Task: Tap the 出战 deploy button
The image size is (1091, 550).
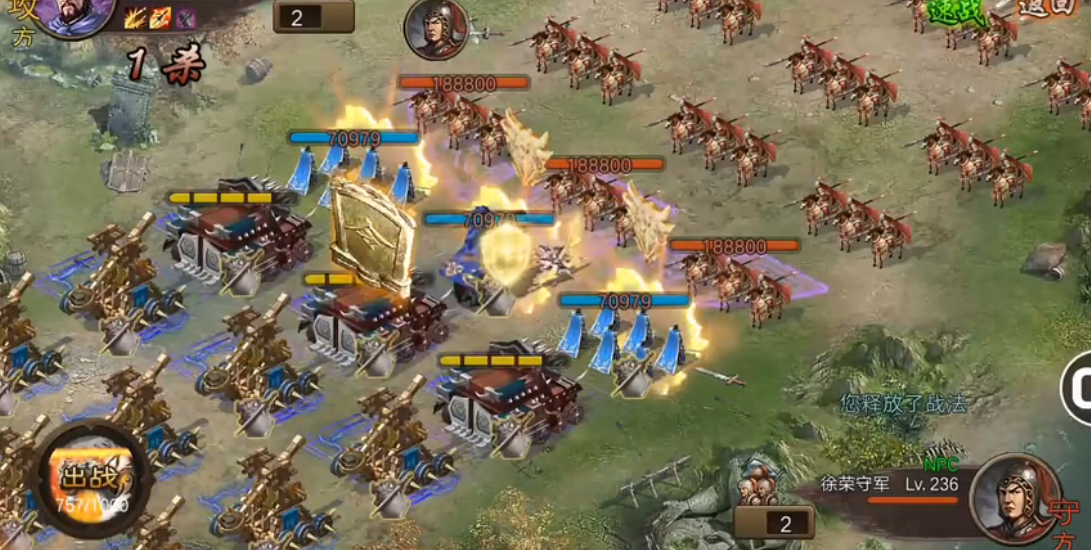Action: point(92,479)
